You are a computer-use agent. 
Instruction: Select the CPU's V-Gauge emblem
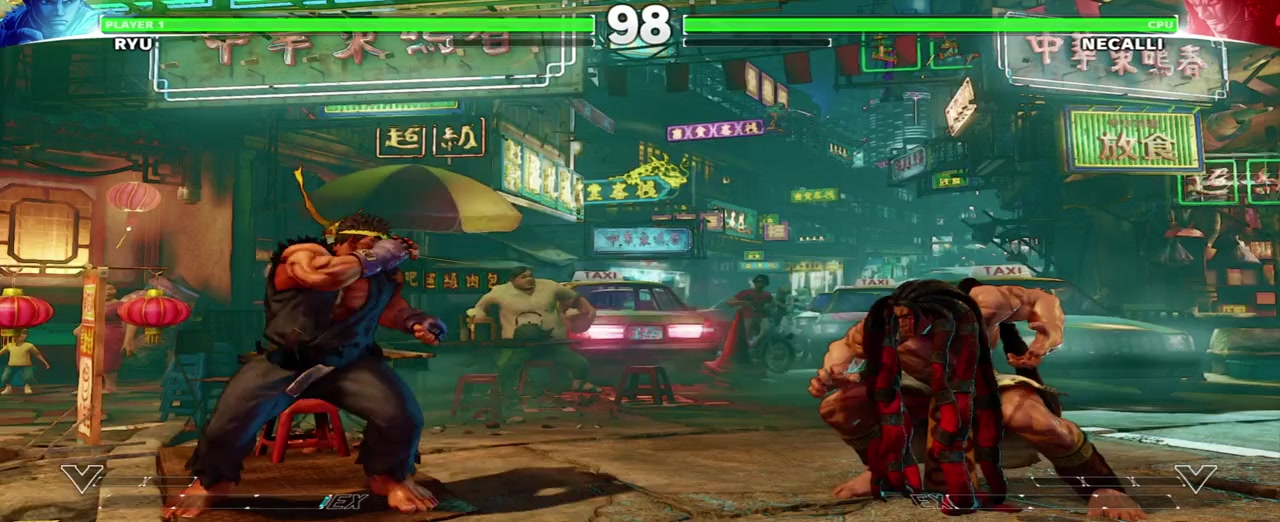1195,478
